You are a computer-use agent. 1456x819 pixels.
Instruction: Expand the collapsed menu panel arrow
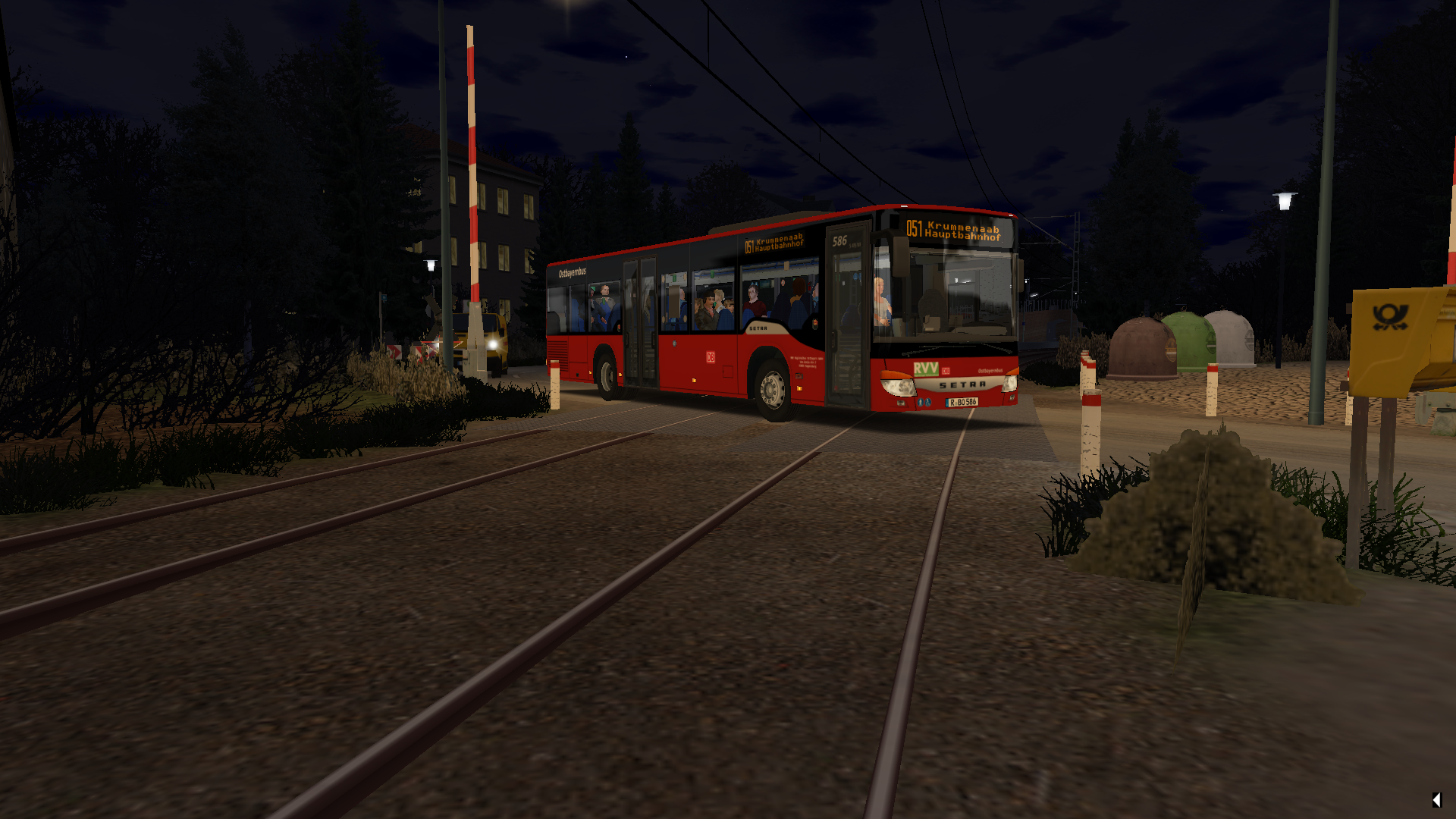1436,799
